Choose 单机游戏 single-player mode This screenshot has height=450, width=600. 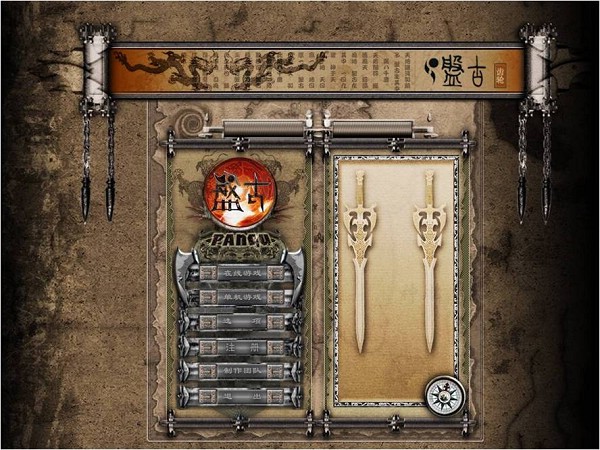pyautogui.click(x=240, y=298)
